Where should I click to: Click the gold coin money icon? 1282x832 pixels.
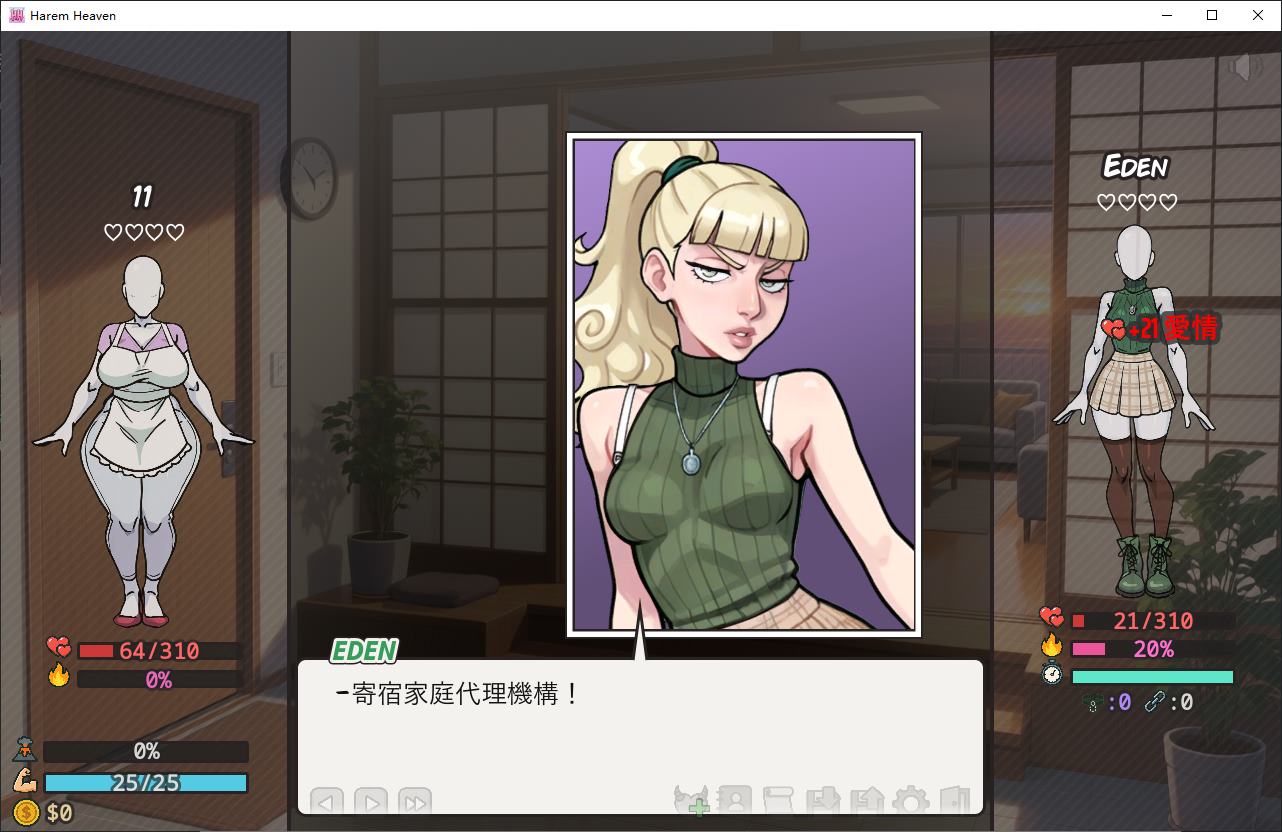coord(25,813)
